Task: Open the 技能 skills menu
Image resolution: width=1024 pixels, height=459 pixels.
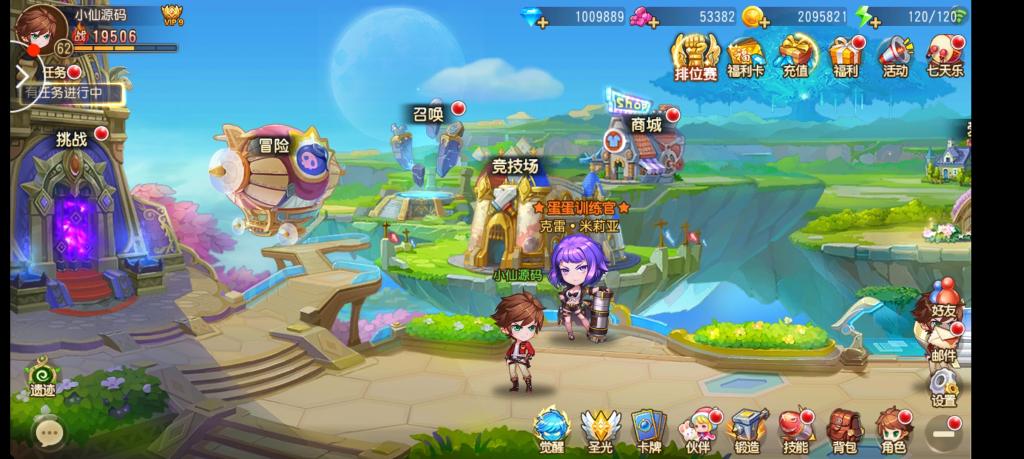Action: tap(795, 431)
